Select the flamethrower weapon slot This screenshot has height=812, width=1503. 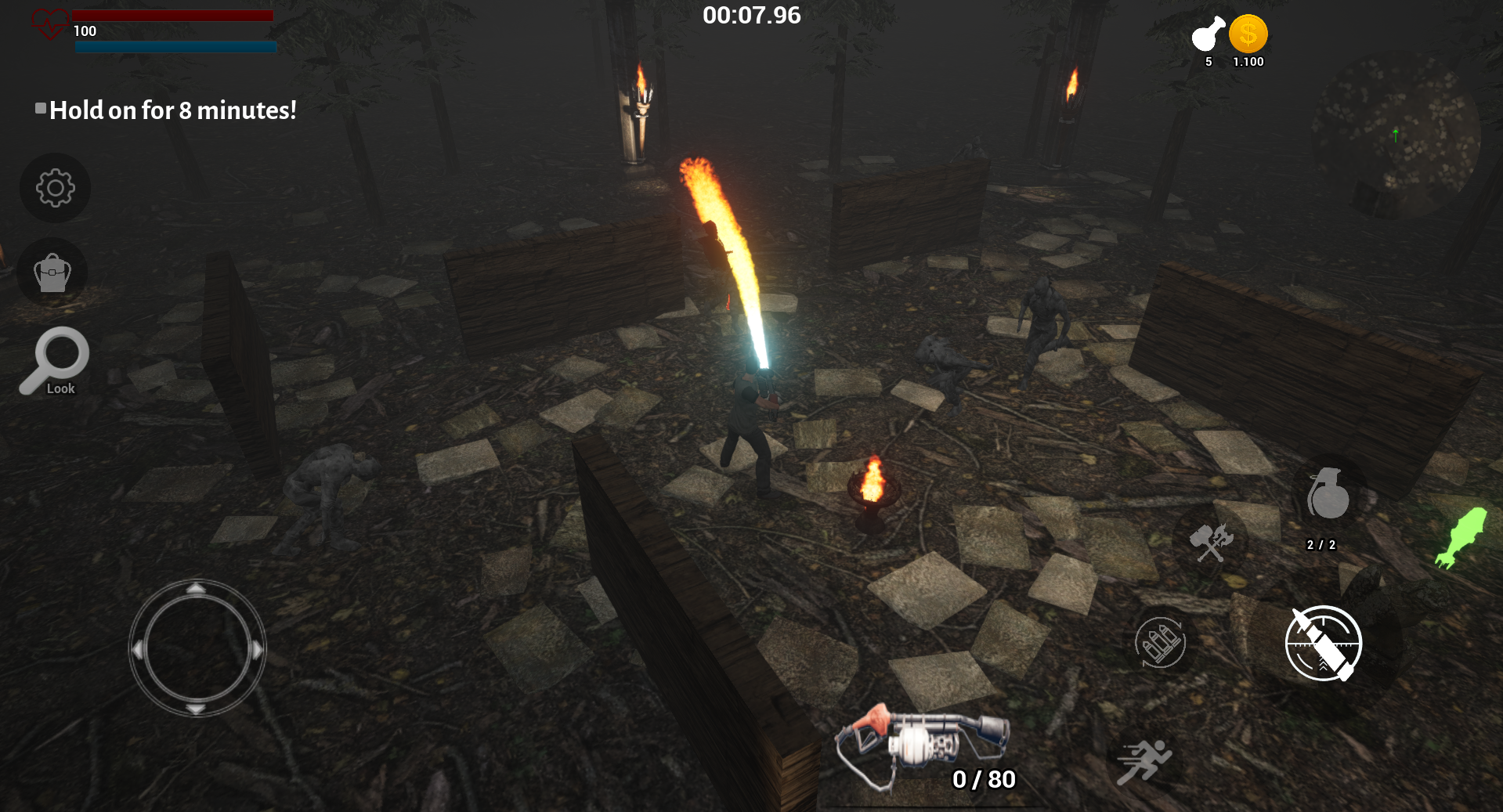(923, 744)
